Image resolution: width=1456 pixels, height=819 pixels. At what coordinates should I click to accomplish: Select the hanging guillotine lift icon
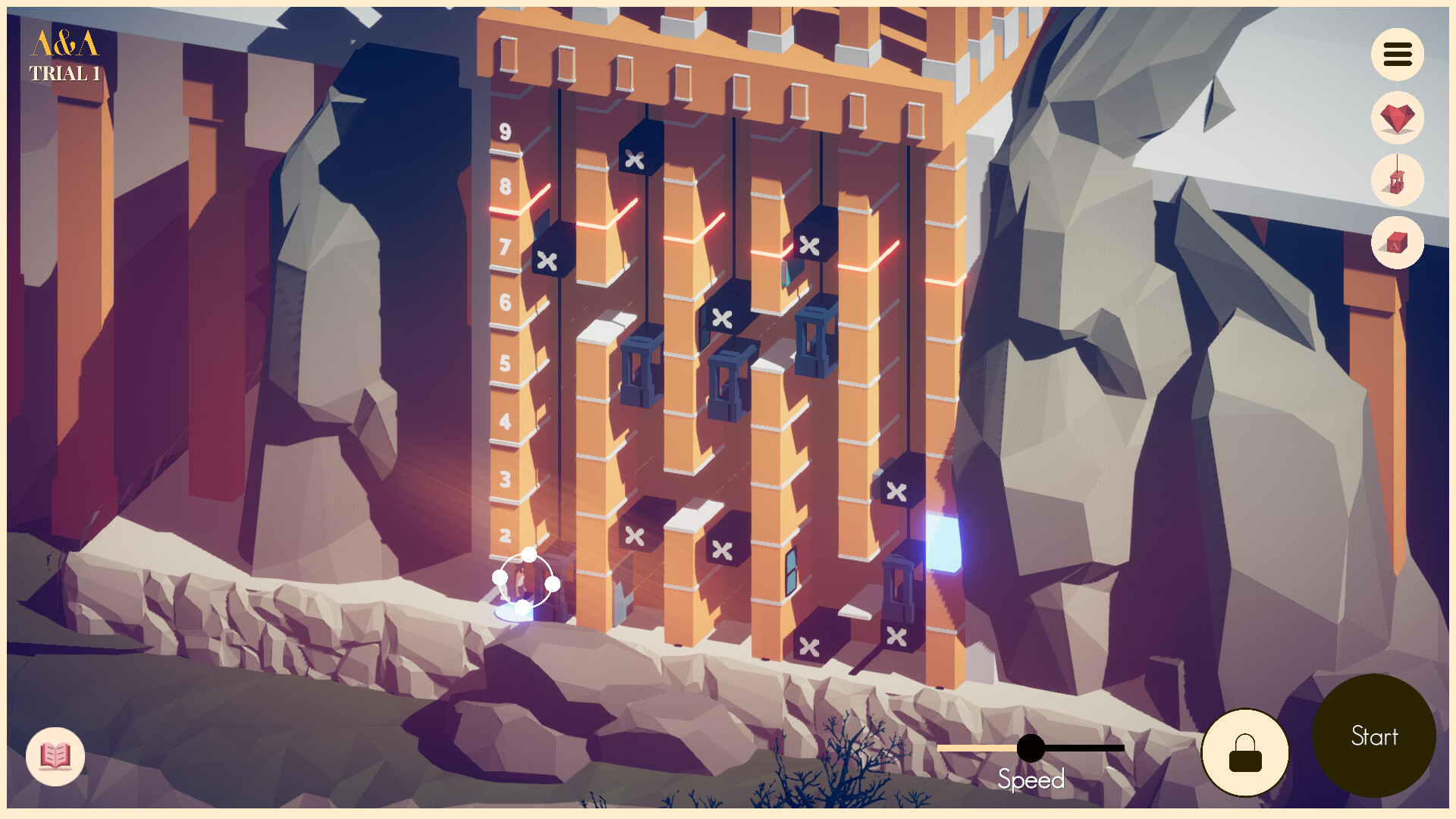[1396, 180]
